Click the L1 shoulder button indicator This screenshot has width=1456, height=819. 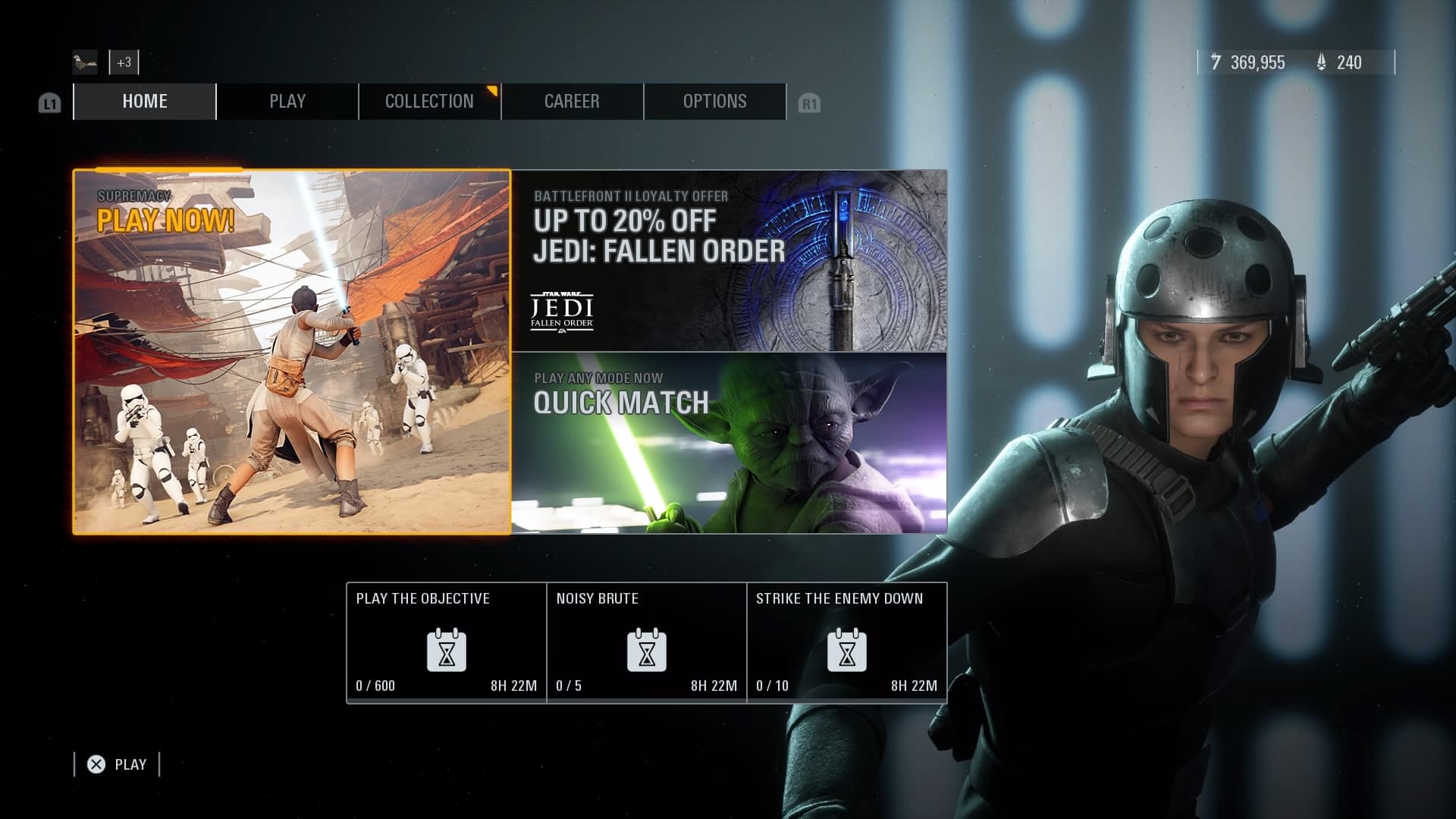coord(49,102)
